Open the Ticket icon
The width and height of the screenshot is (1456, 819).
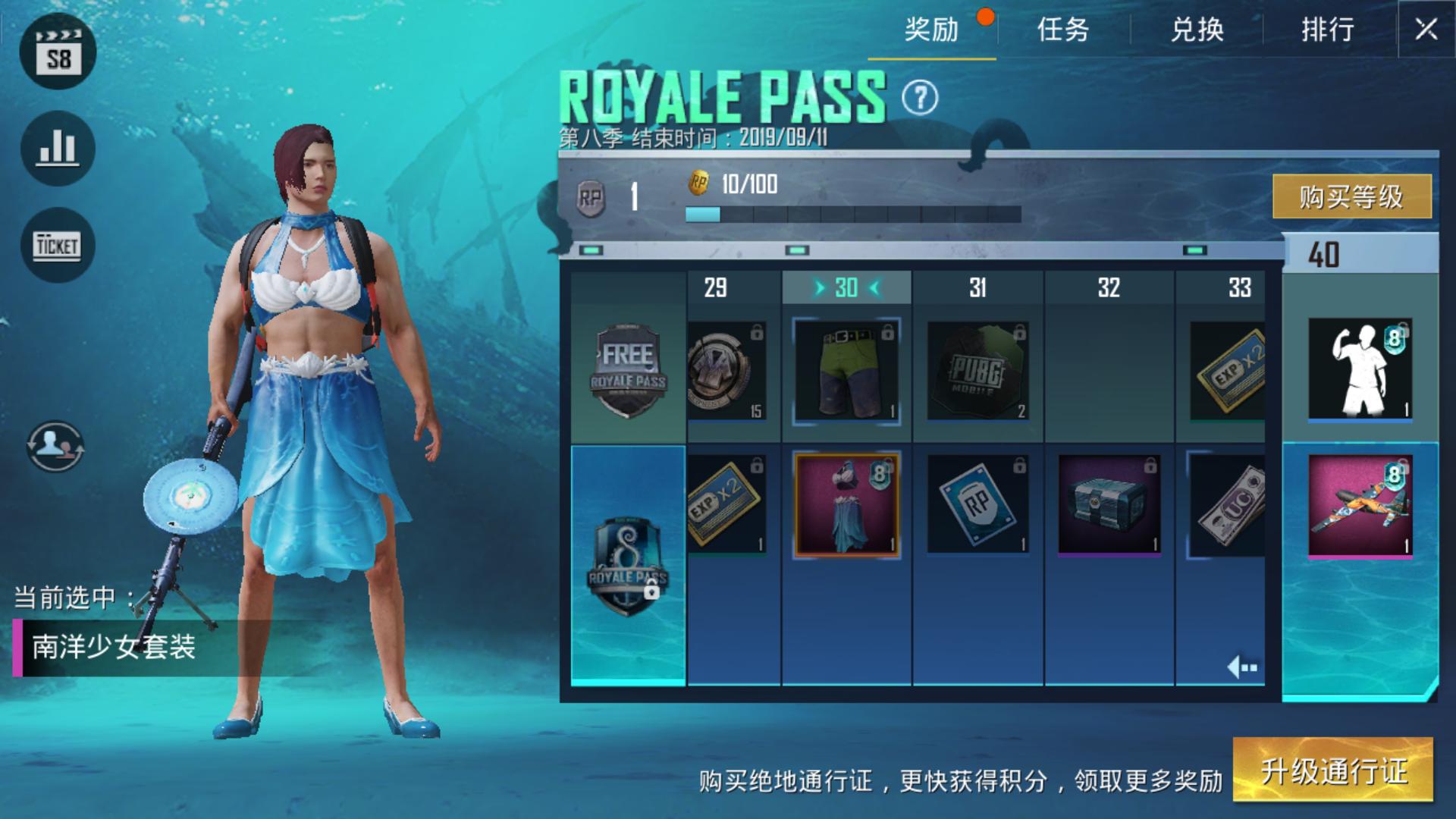pyautogui.click(x=58, y=246)
